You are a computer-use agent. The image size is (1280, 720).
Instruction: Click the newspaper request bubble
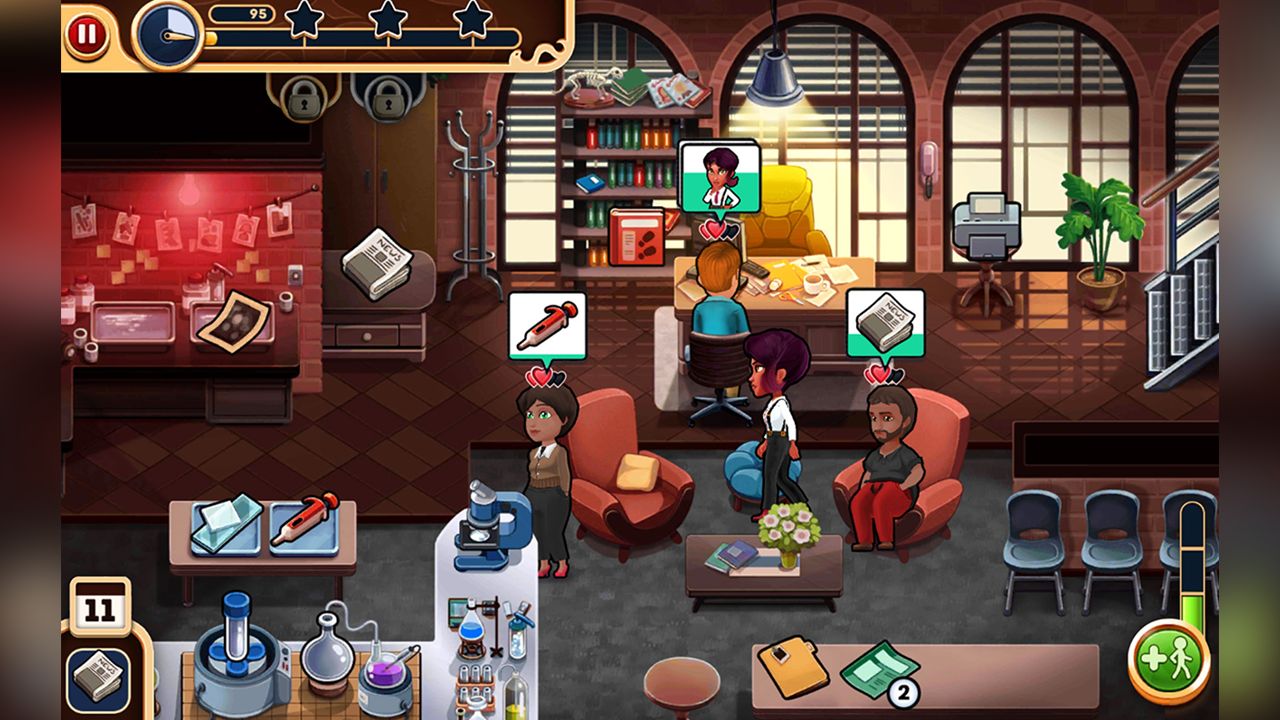pyautogui.click(x=885, y=321)
